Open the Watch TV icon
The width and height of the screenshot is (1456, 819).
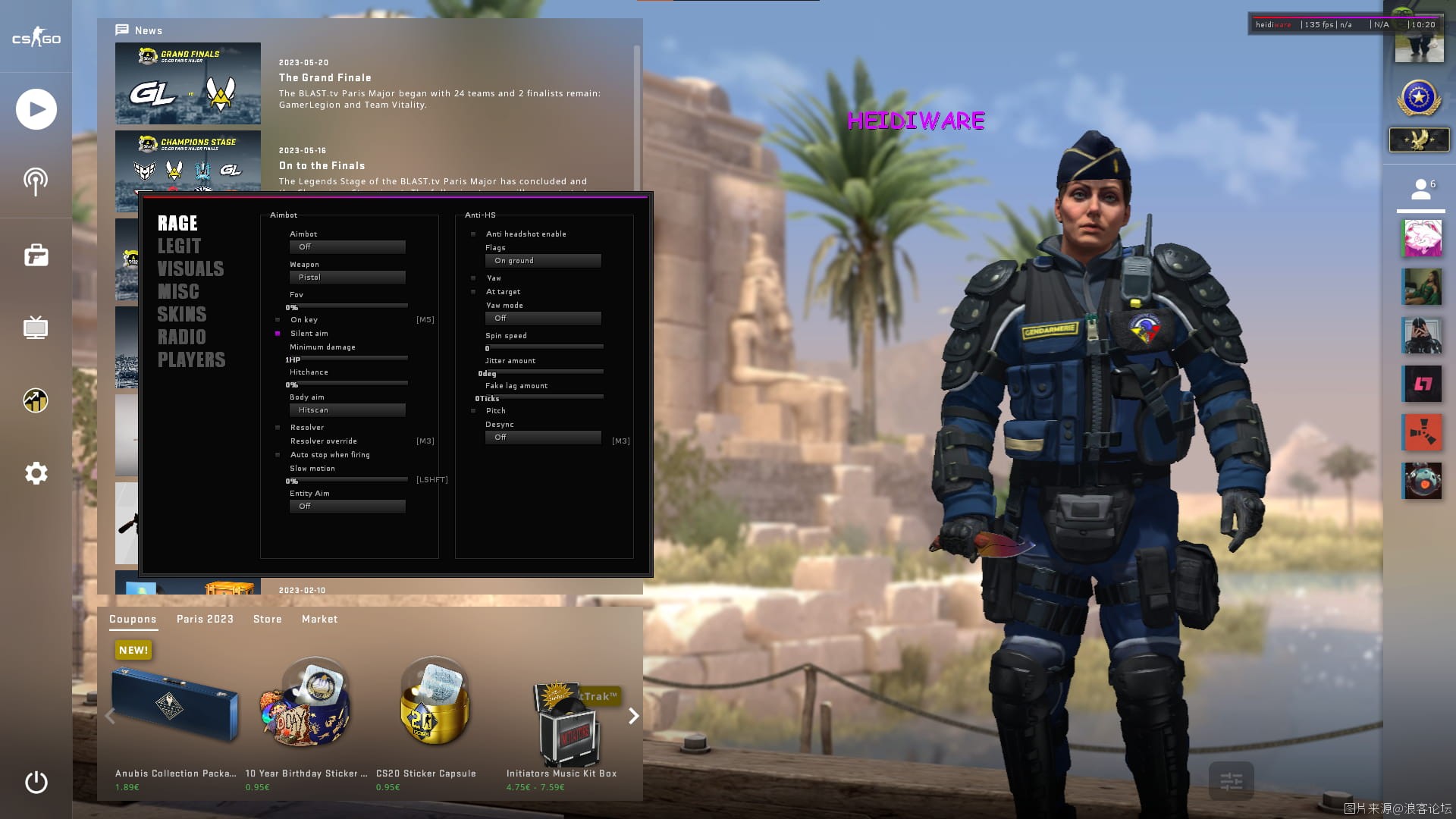pyautogui.click(x=36, y=328)
